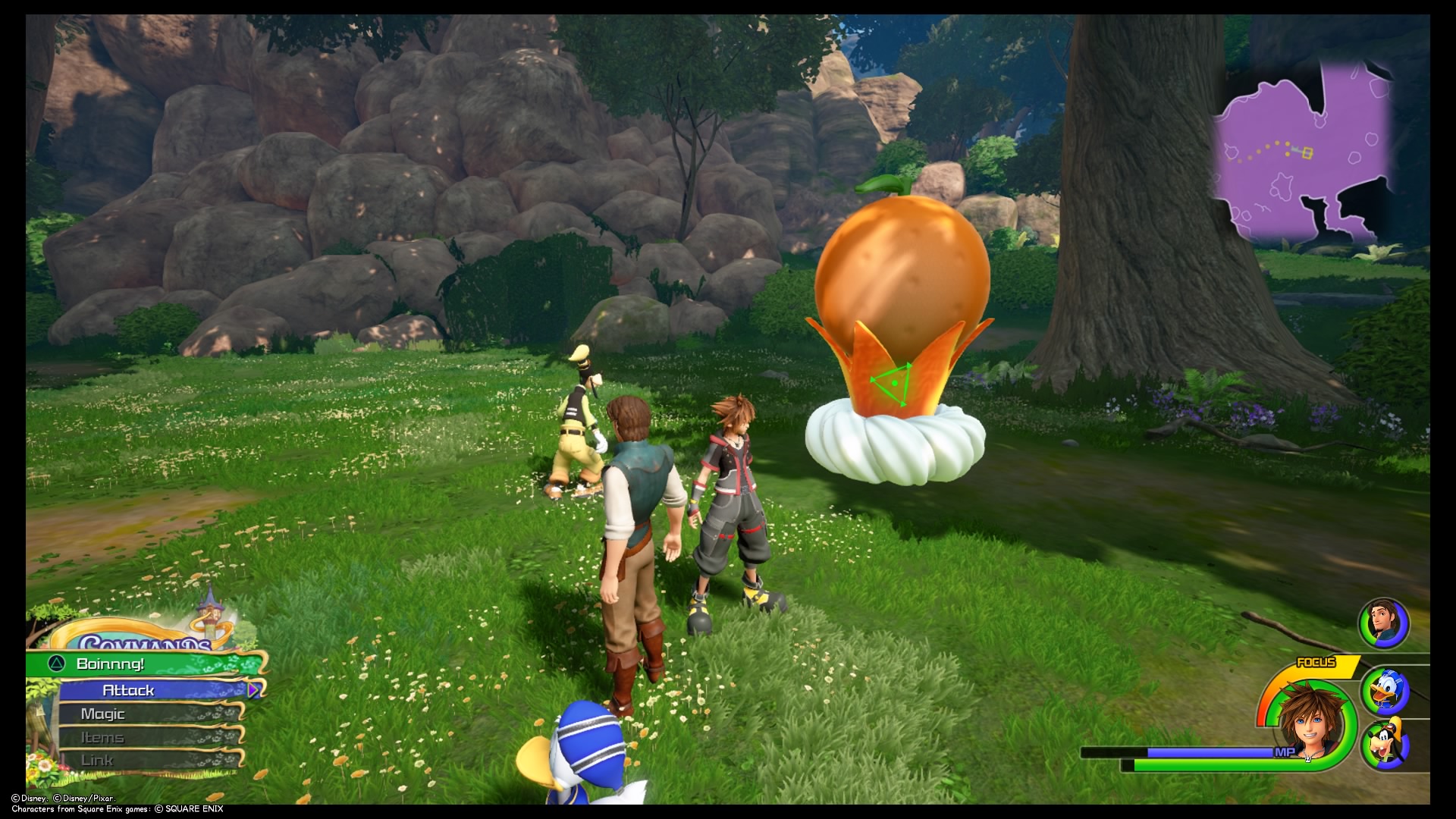Select the Items command

click(105, 736)
